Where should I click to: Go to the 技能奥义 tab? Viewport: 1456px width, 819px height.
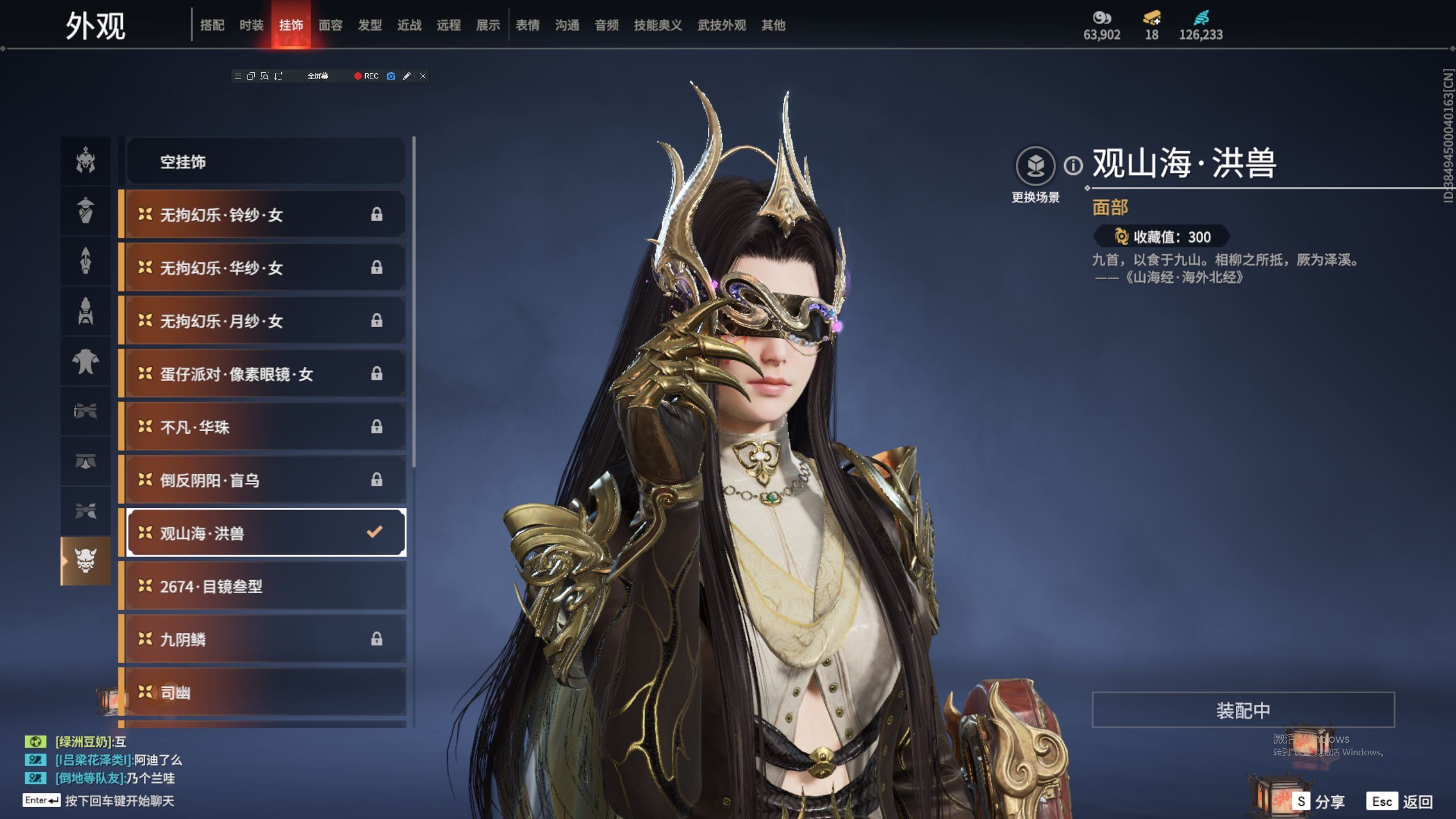[x=658, y=25]
